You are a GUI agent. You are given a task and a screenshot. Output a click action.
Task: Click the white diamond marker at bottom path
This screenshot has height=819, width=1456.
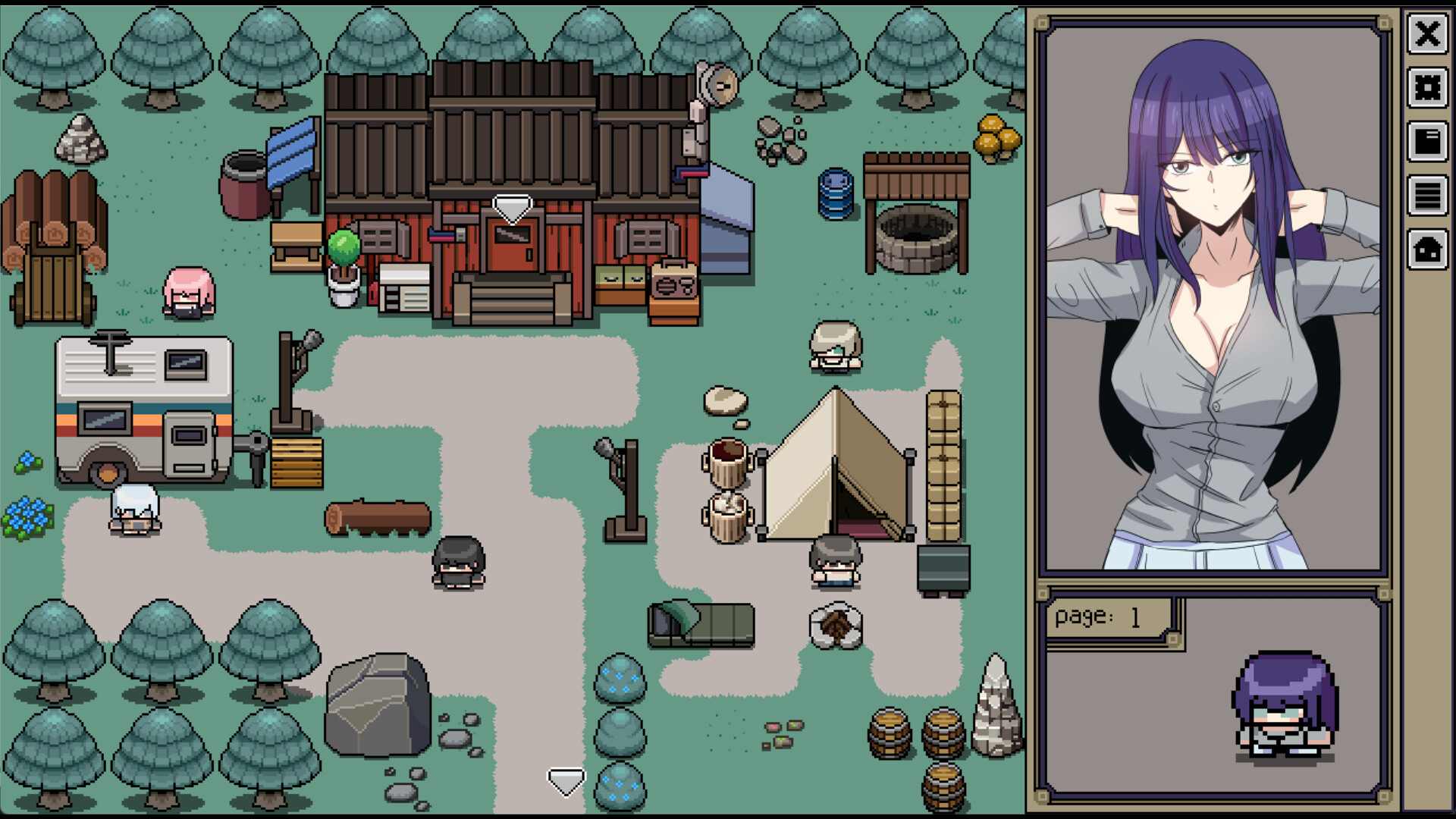567,780
